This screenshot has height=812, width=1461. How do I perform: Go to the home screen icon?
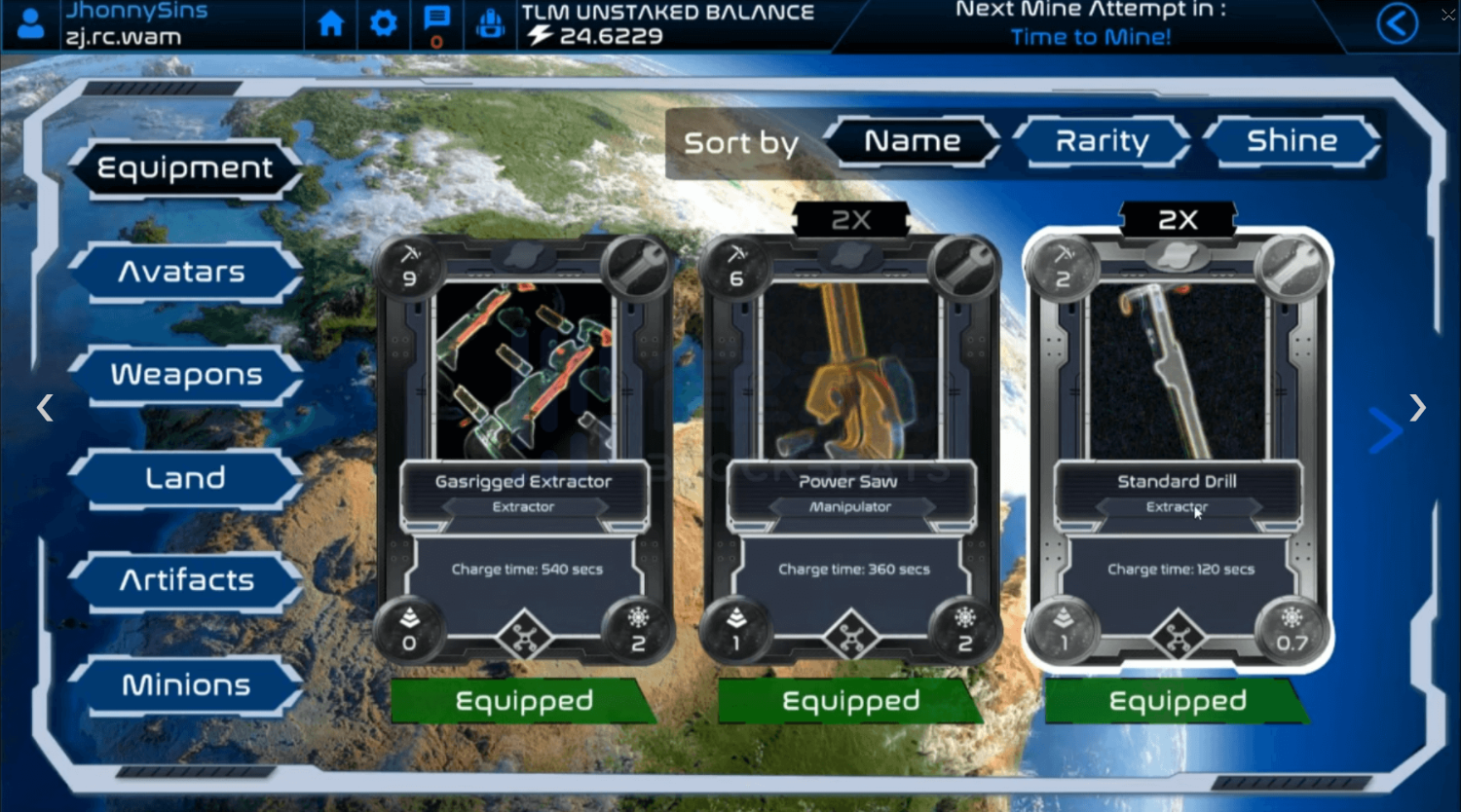tap(331, 23)
